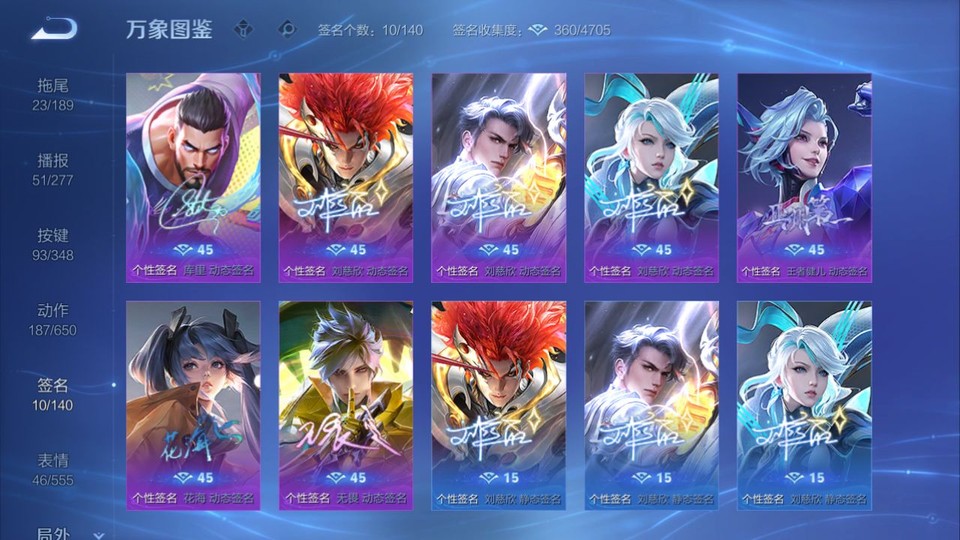
Task: Open the red-haired 刘慈欣 静态签名 card
Action: (498, 404)
